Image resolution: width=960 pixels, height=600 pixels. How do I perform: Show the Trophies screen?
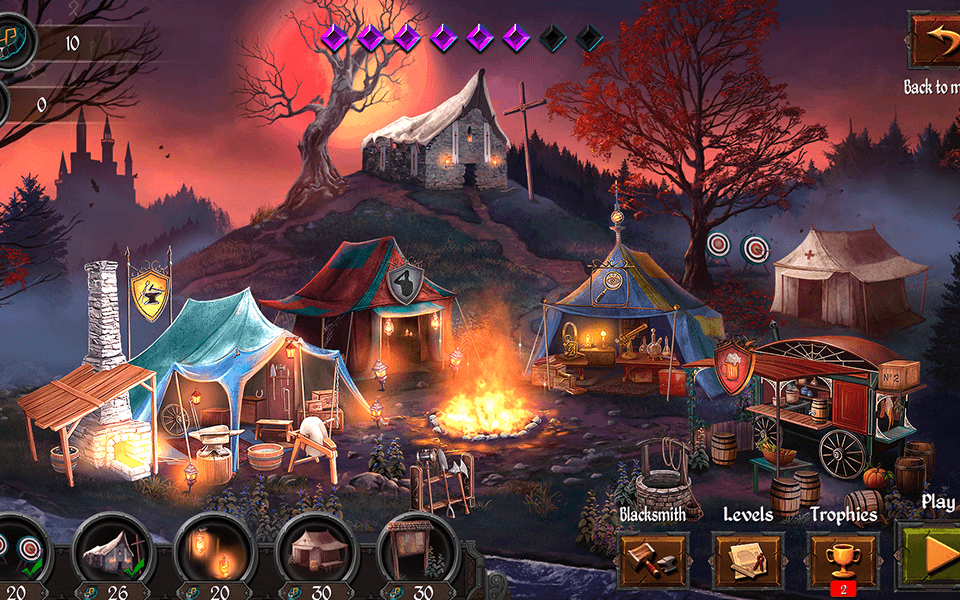[x=843, y=558]
